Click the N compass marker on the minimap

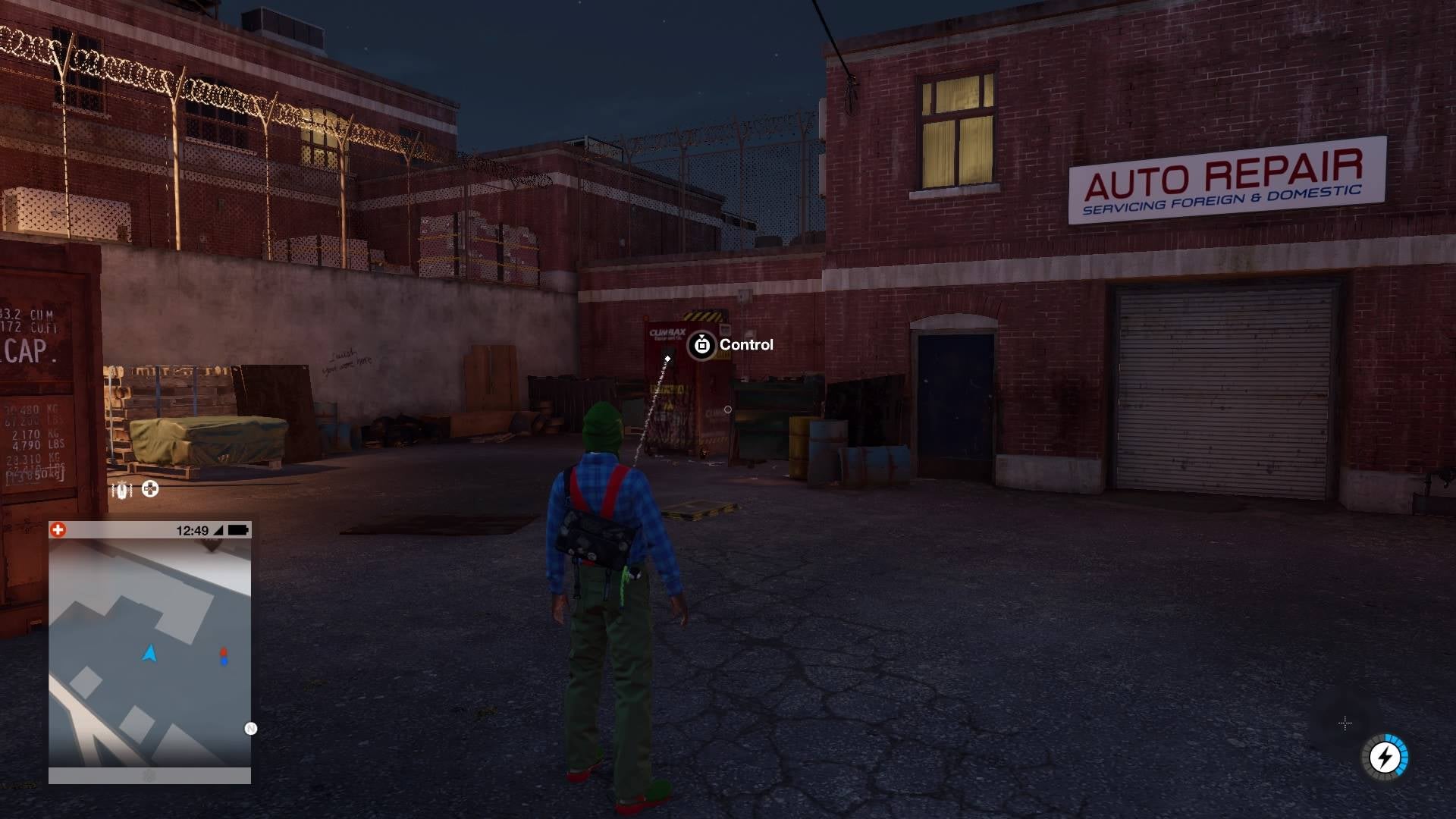click(x=250, y=729)
